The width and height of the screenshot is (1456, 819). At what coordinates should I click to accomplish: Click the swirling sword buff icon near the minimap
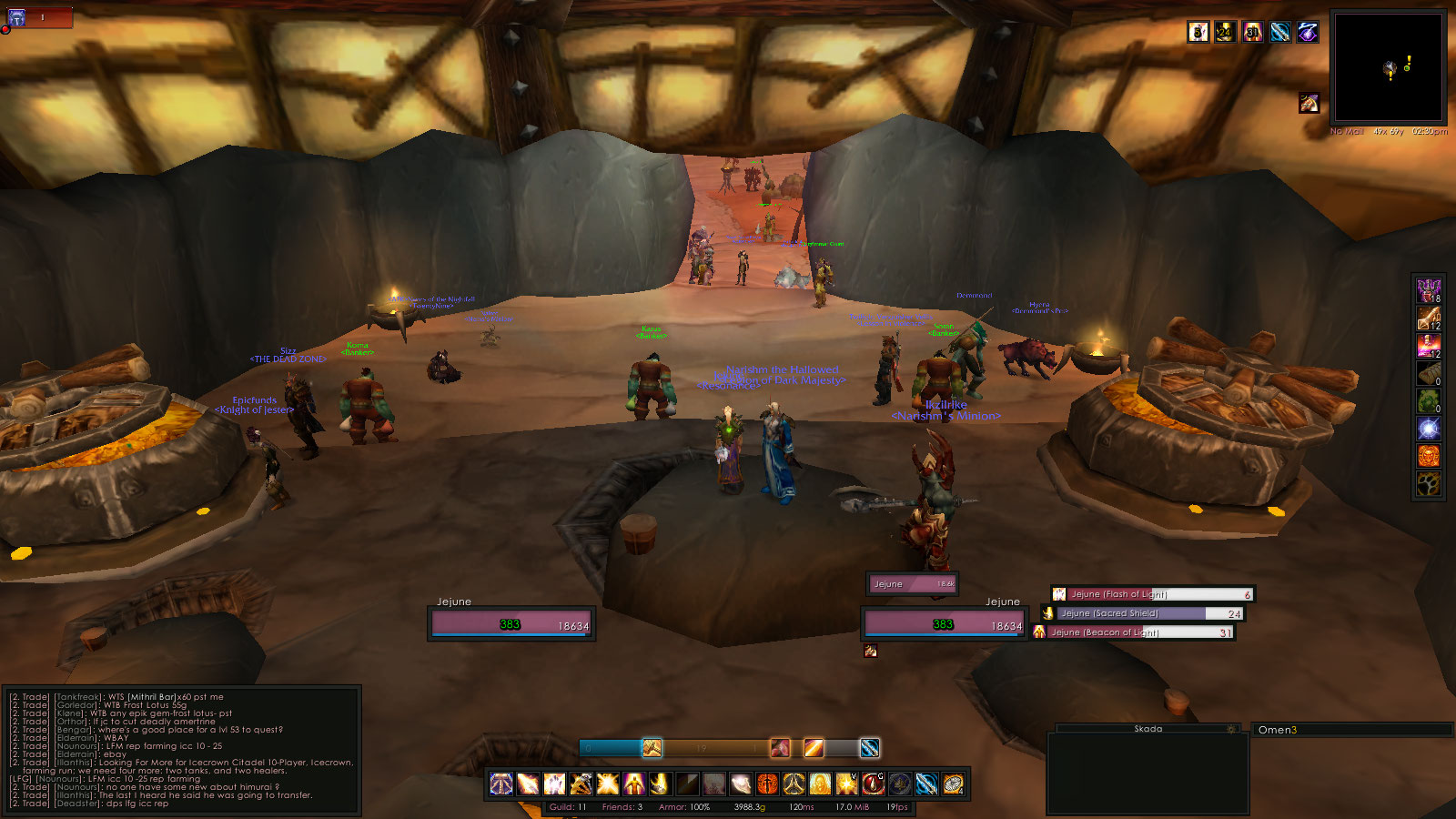1280,32
